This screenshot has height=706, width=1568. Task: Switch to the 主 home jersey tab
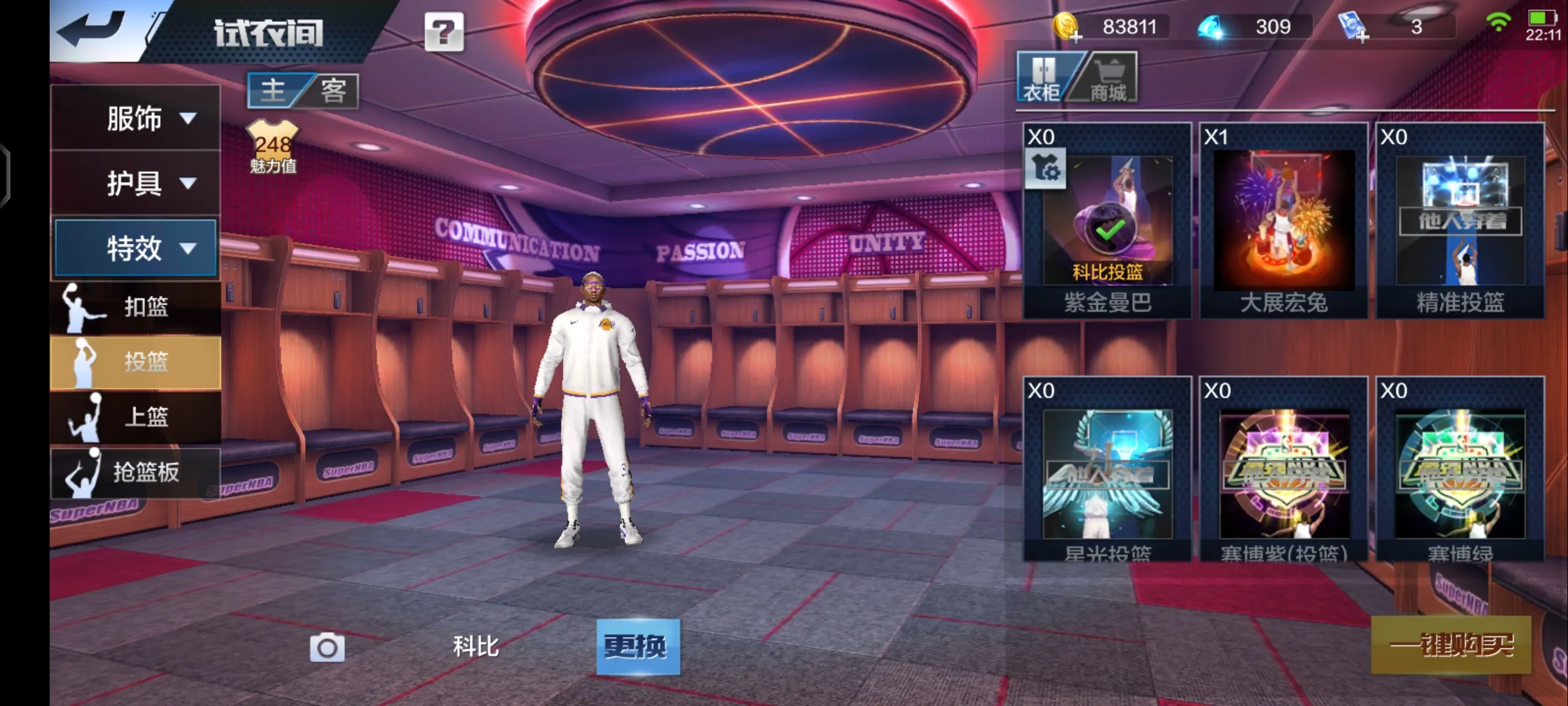click(274, 90)
